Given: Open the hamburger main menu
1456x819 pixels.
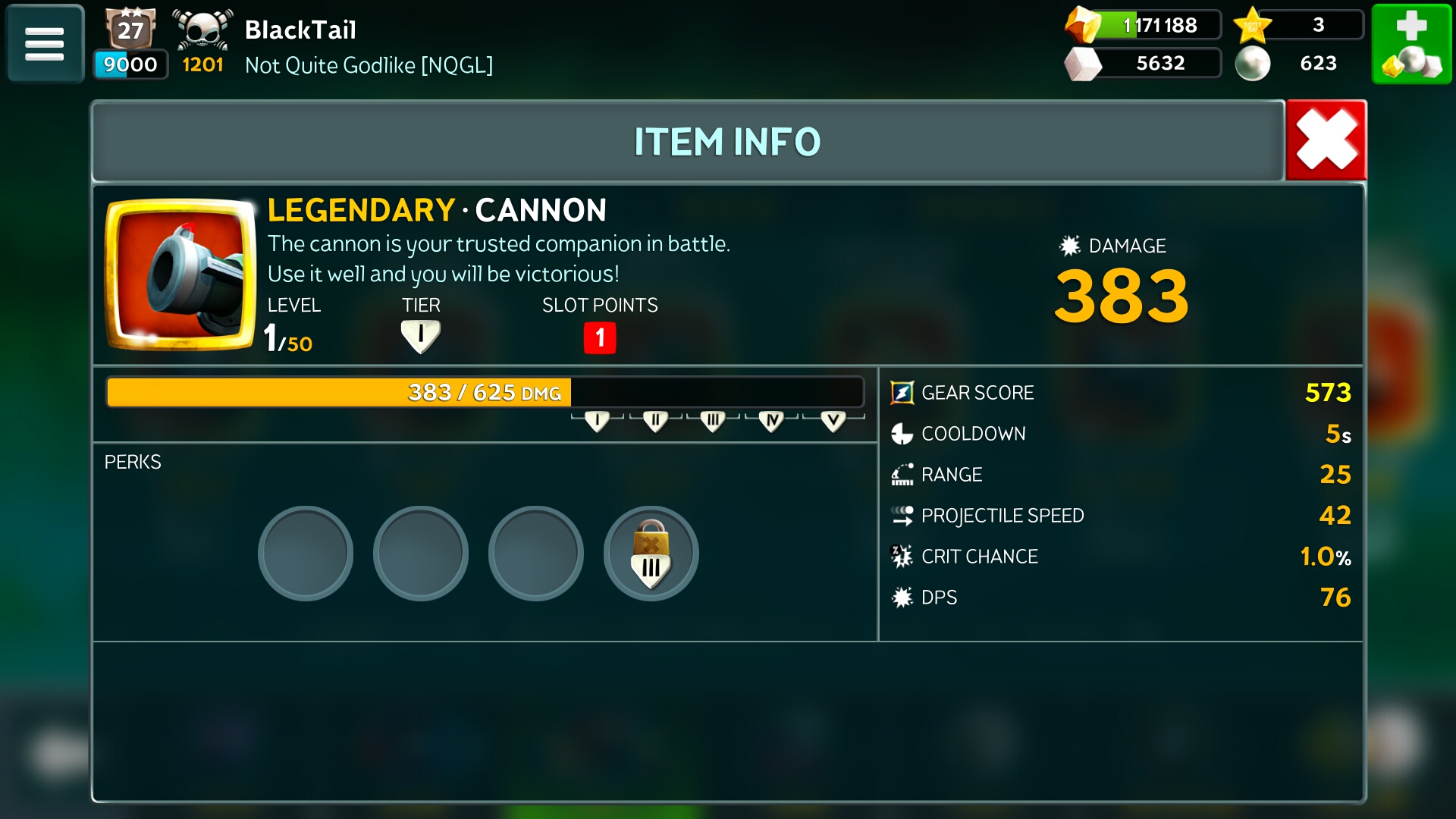Looking at the screenshot, I should (x=45, y=43).
